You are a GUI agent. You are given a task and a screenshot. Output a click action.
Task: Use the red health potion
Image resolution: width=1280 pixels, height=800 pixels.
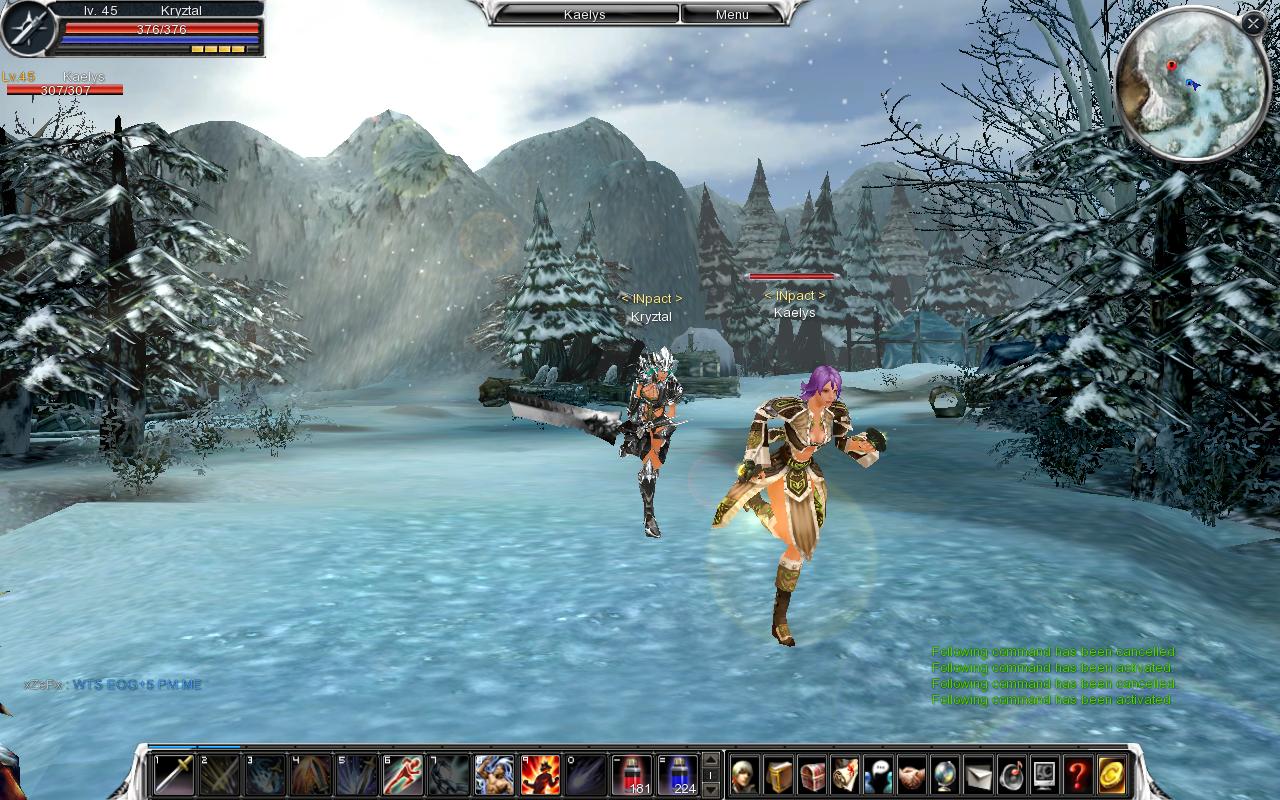[x=631, y=774]
